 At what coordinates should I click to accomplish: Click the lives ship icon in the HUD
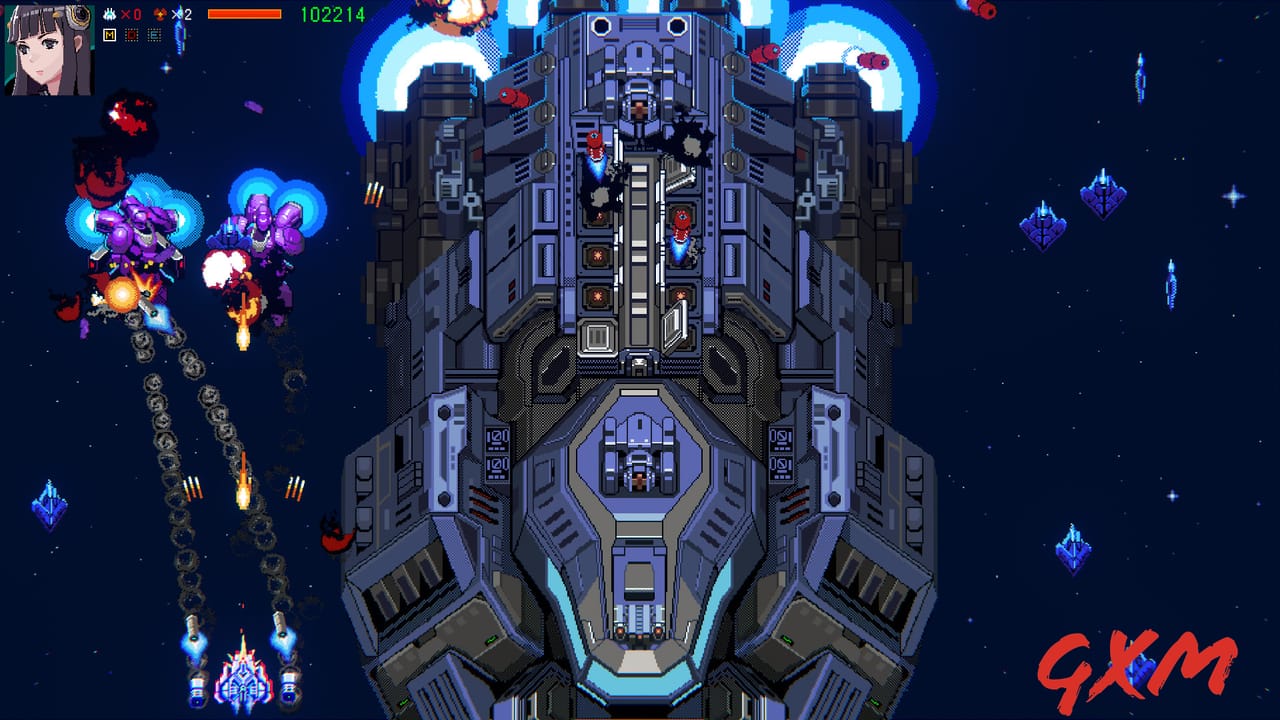[x=109, y=14]
